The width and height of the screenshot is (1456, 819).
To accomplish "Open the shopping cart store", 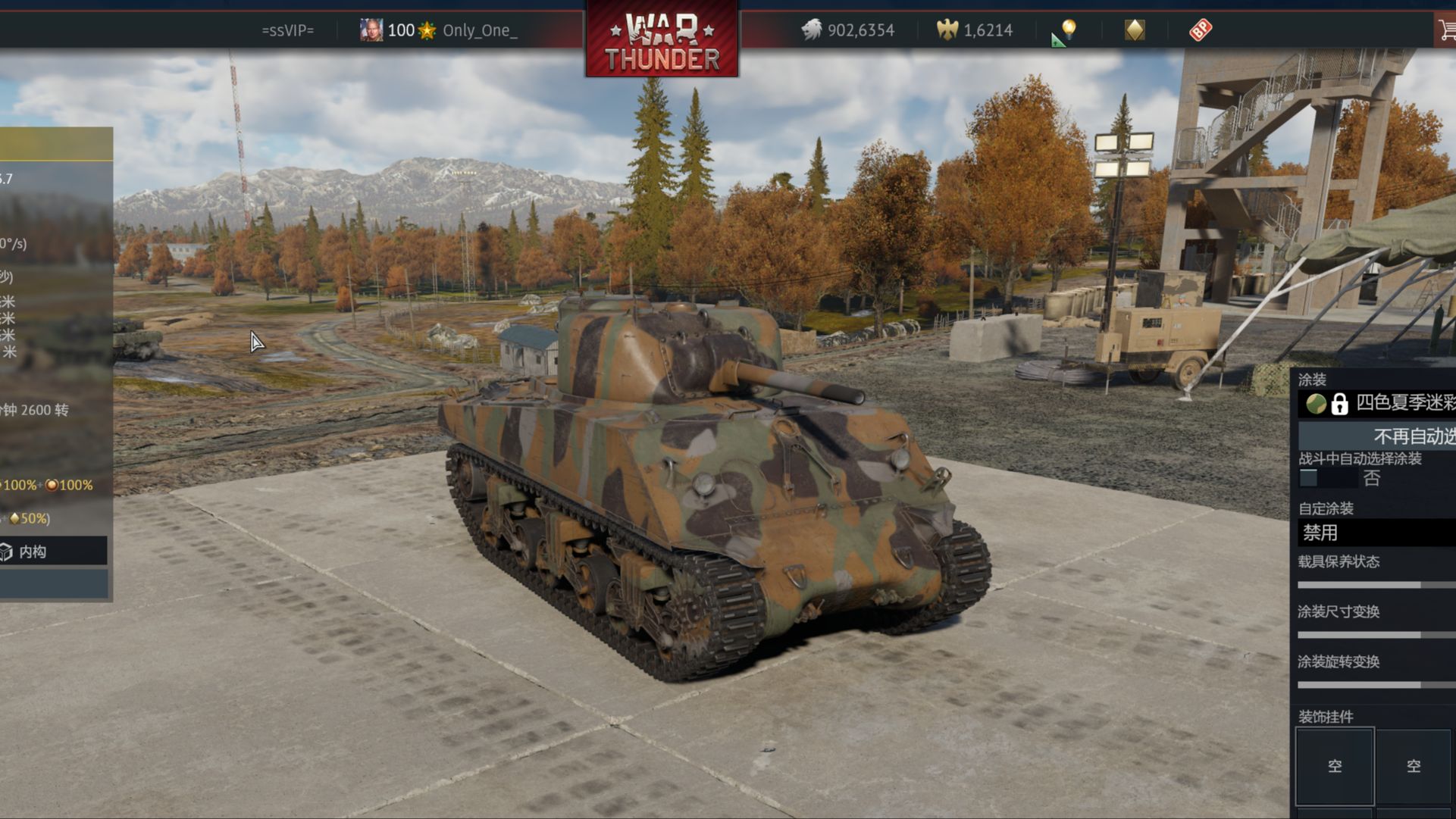I will coord(1447,30).
